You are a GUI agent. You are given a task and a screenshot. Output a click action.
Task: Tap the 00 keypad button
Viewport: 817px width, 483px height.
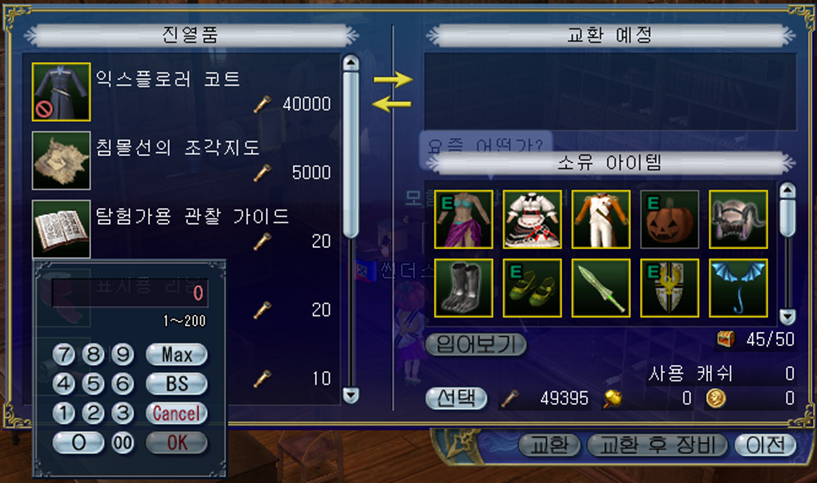point(123,442)
